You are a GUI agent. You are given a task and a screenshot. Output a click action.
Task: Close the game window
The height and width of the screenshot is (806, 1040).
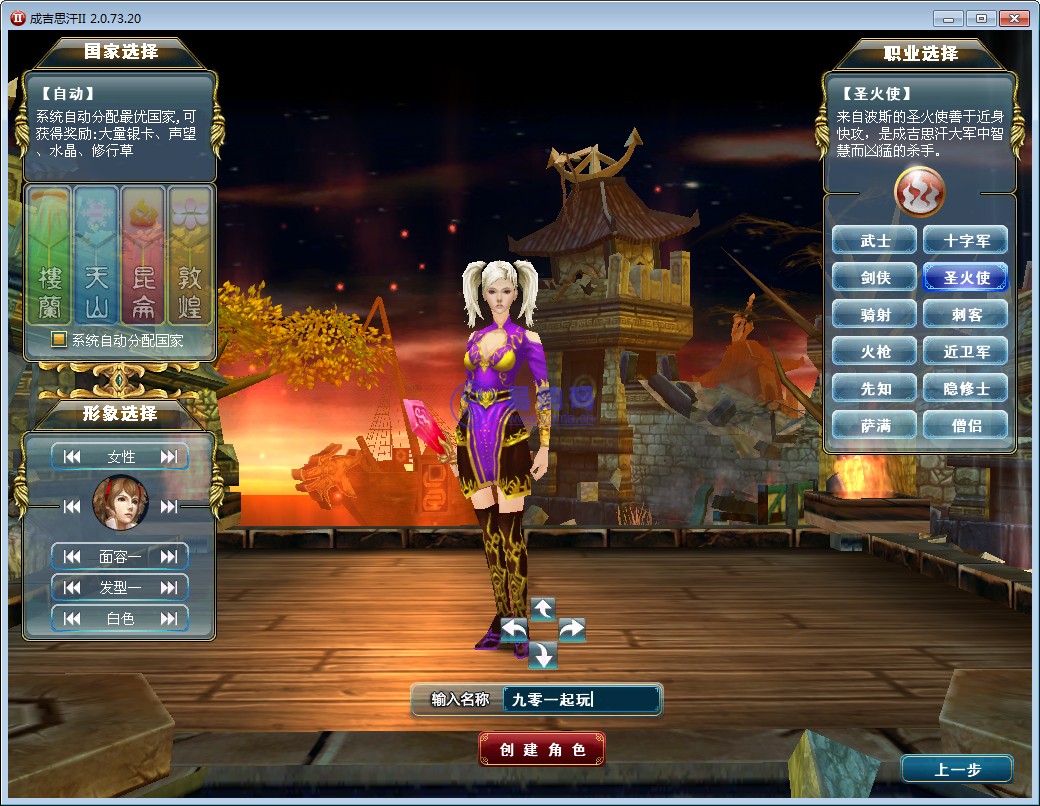(x=1014, y=18)
